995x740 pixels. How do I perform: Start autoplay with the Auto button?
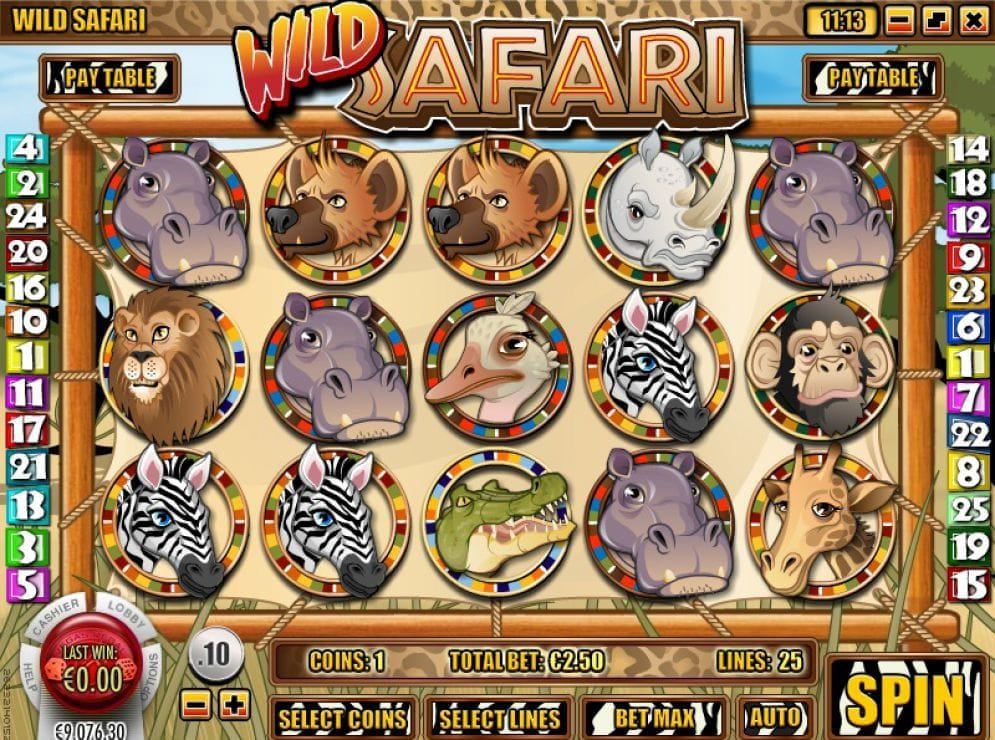pyautogui.click(x=774, y=717)
